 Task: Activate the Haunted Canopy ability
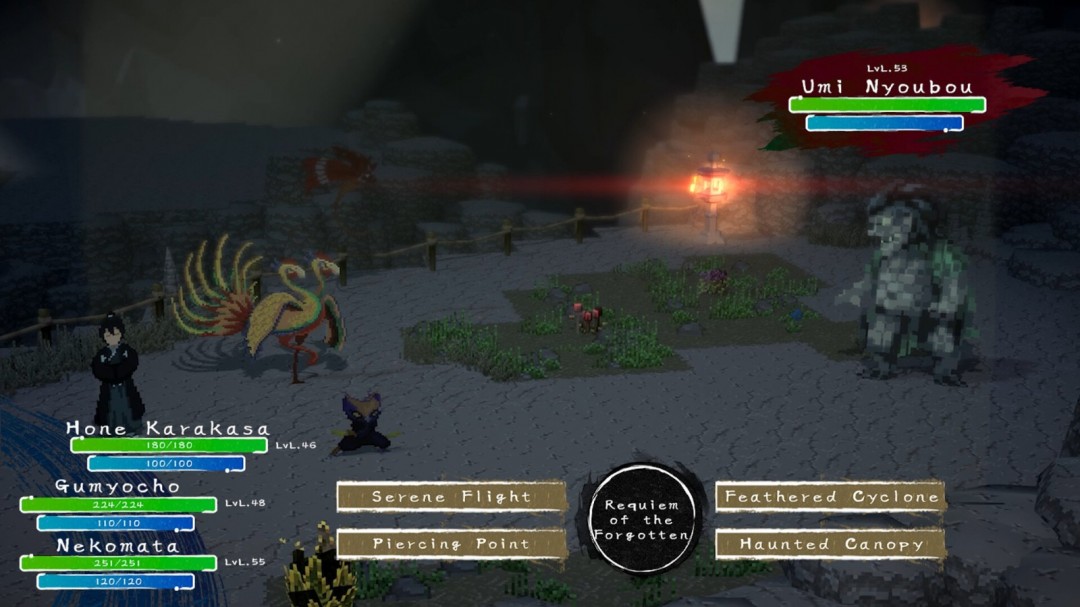[x=831, y=544]
